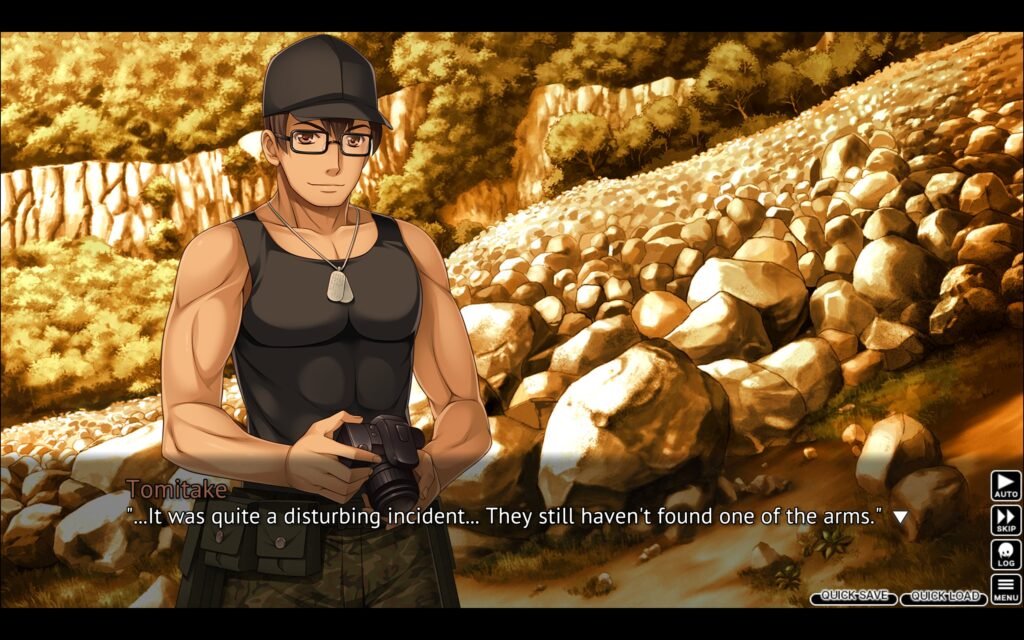Advance dialogue with the white arrow indicator
The image size is (1024, 640).
point(900,517)
